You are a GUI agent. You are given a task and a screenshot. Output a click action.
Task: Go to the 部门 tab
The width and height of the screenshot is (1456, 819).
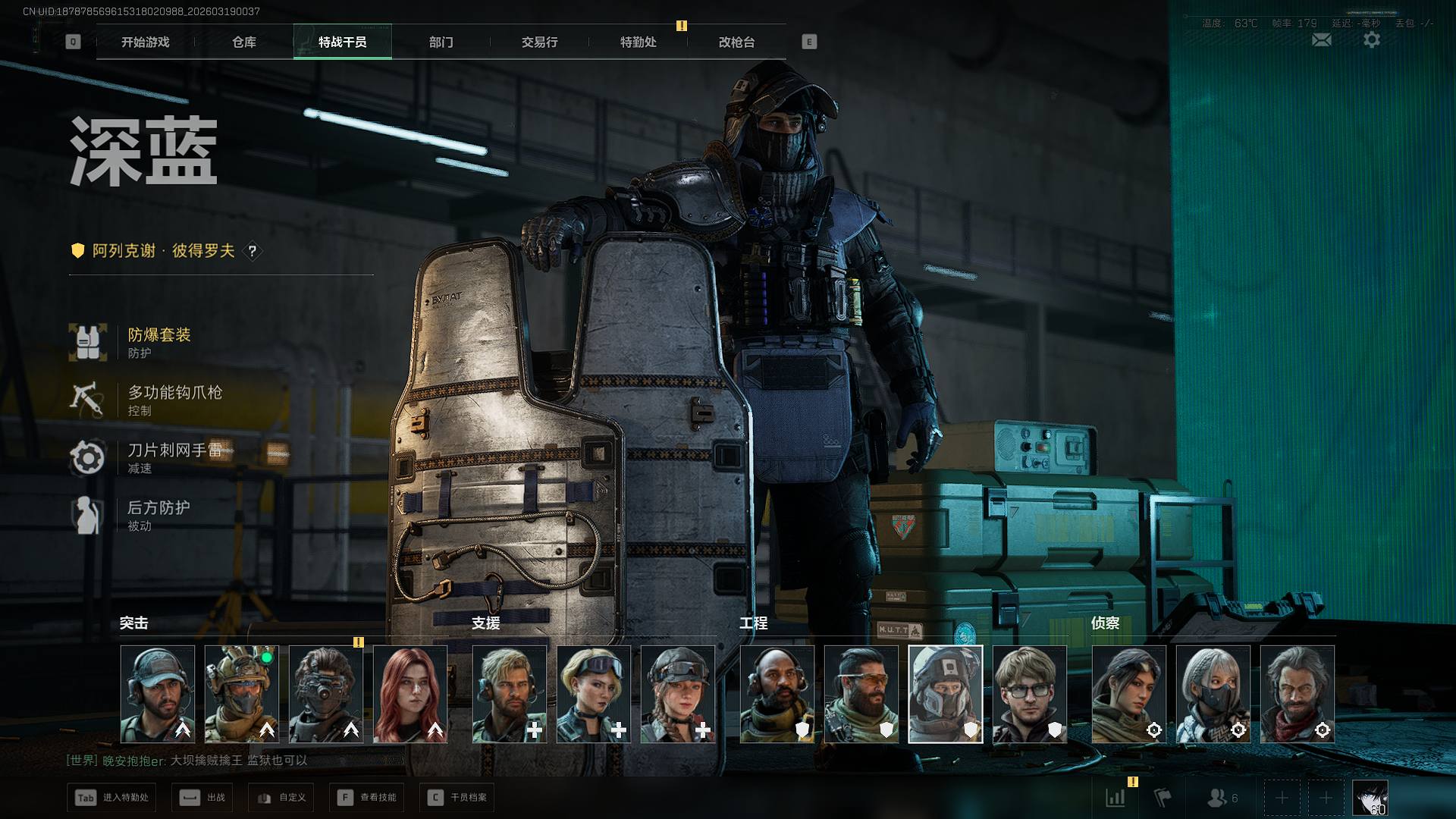(x=441, y=42)
